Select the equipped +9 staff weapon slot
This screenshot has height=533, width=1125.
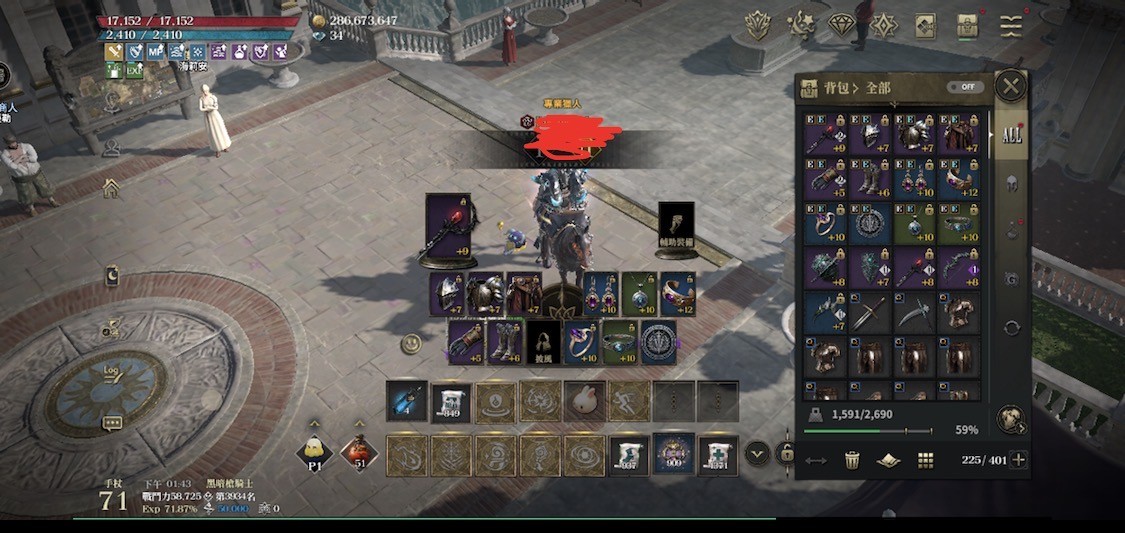point(448,230)
